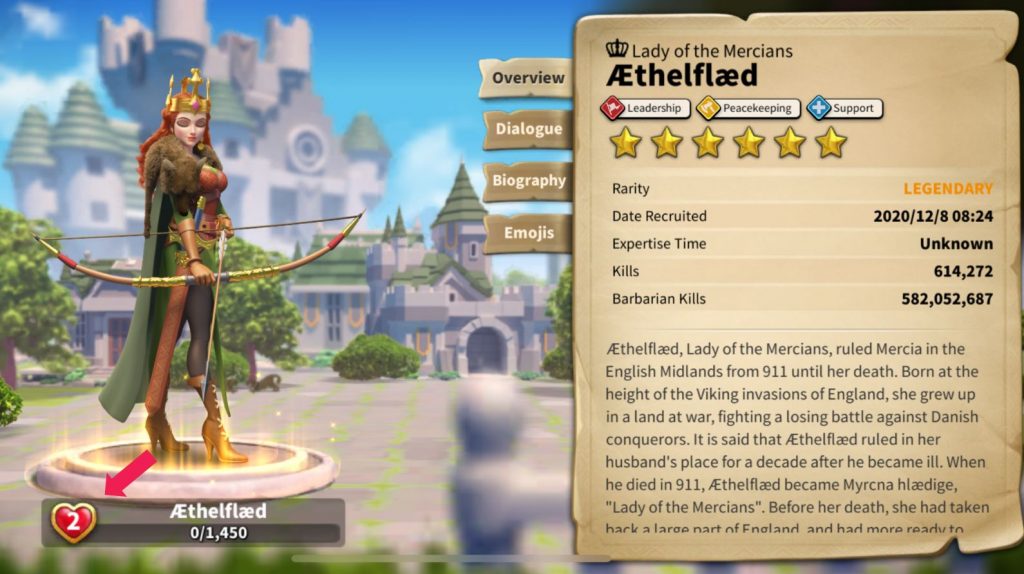Select the blue Support talent tag
This screenshot has height=574, width=1024.
(x=844, y=108)
